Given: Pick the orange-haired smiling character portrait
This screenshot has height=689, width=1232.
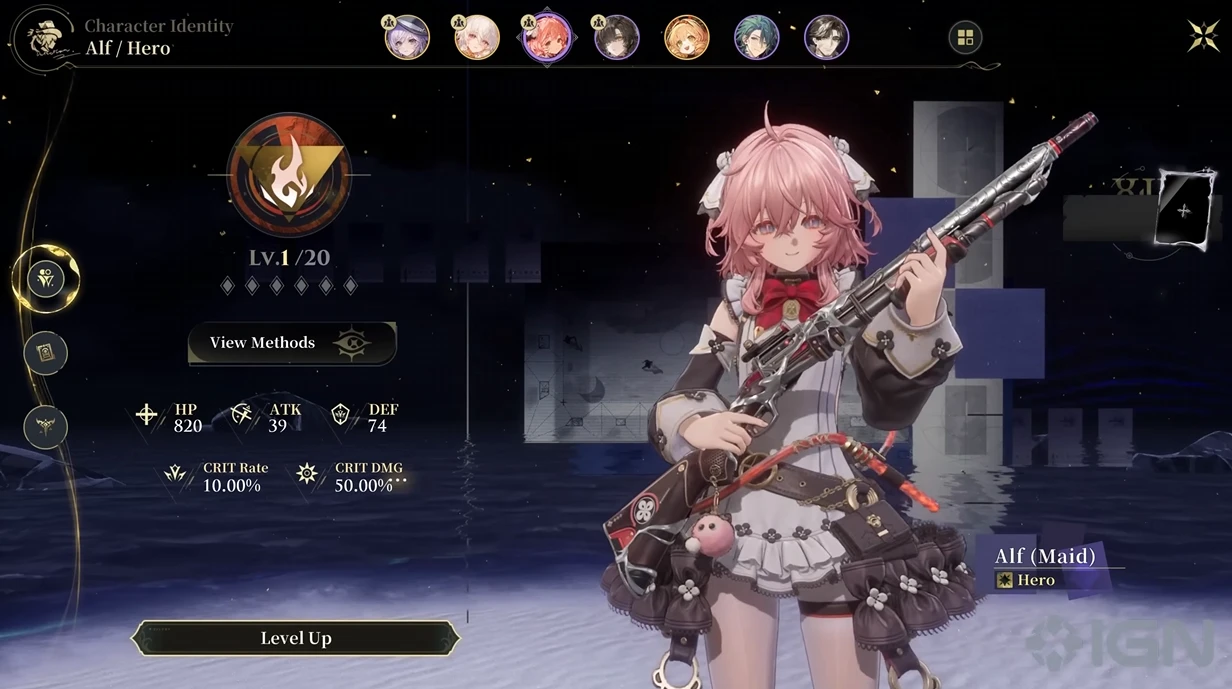Looking at the screenshot, I should pyautogui.click(x=686, y=38).
